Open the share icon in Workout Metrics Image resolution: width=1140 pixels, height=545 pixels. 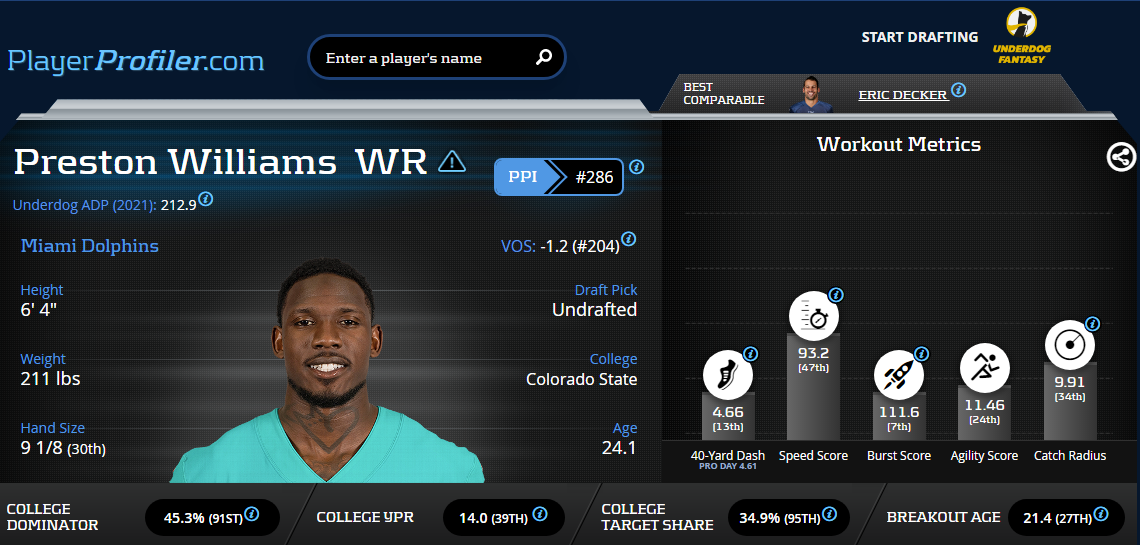point(1121,157)
